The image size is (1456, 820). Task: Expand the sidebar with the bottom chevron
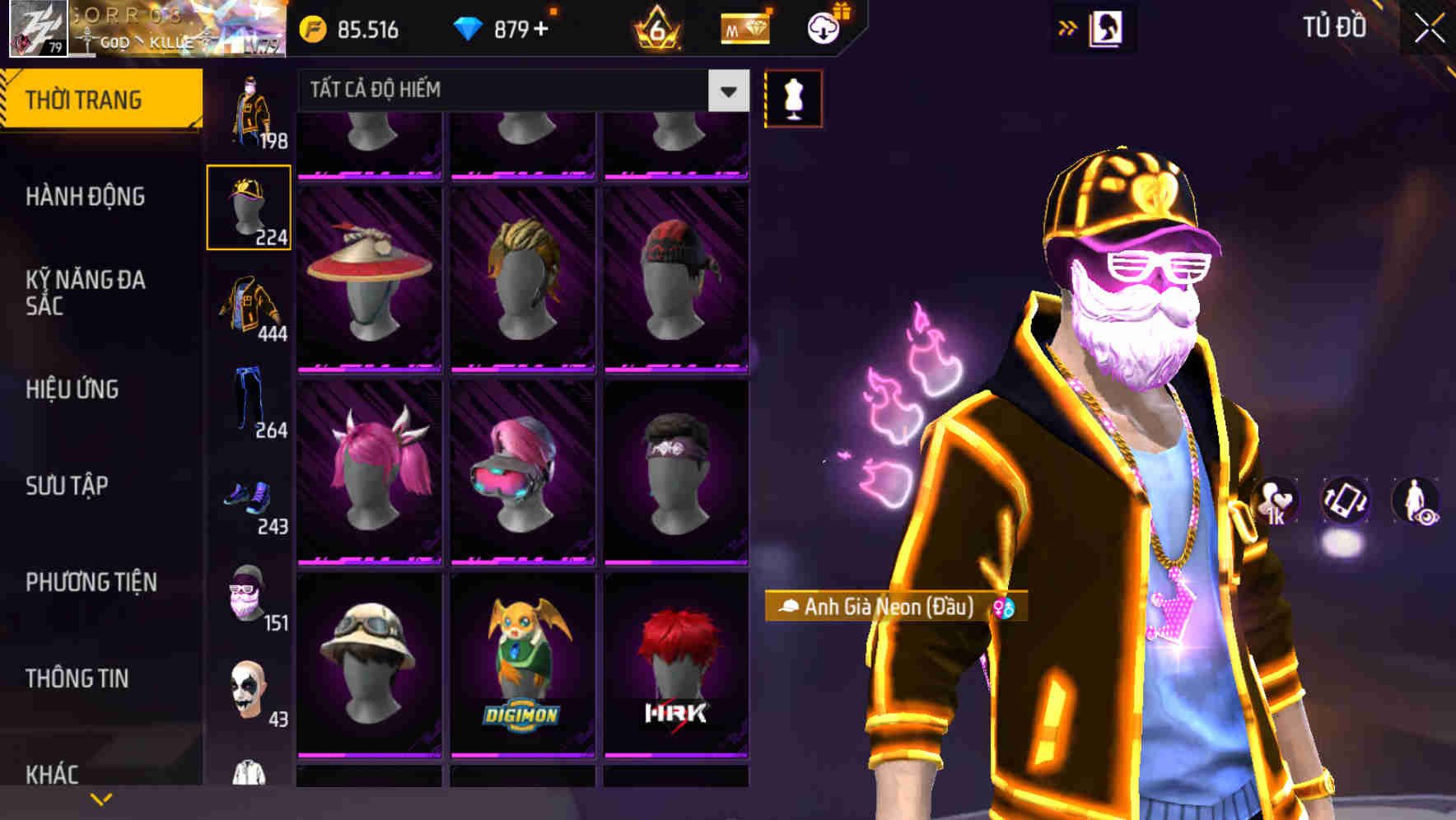point(100,799)
